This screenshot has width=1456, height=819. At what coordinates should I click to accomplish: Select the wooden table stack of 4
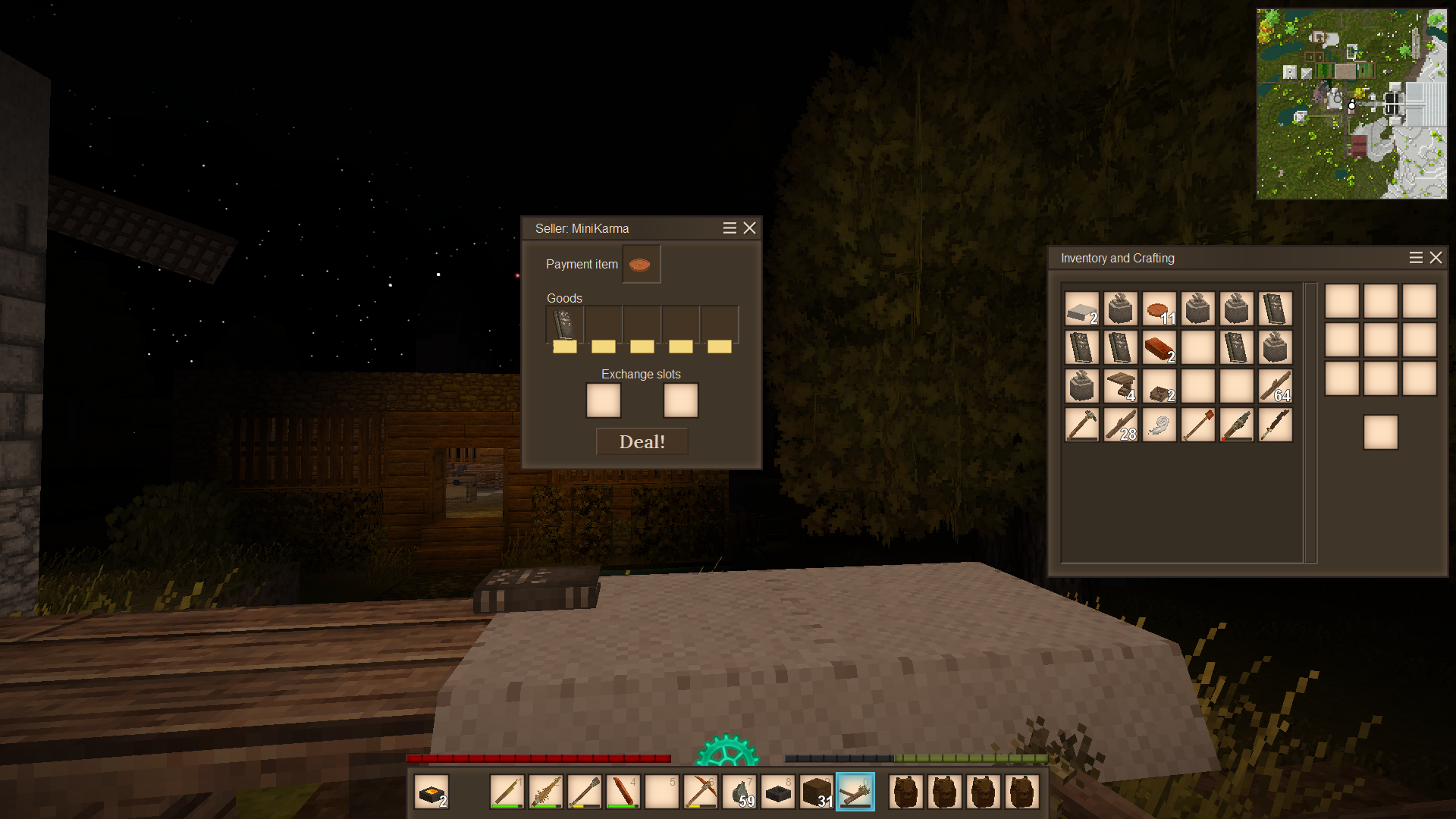click(x=1120, y=387)
